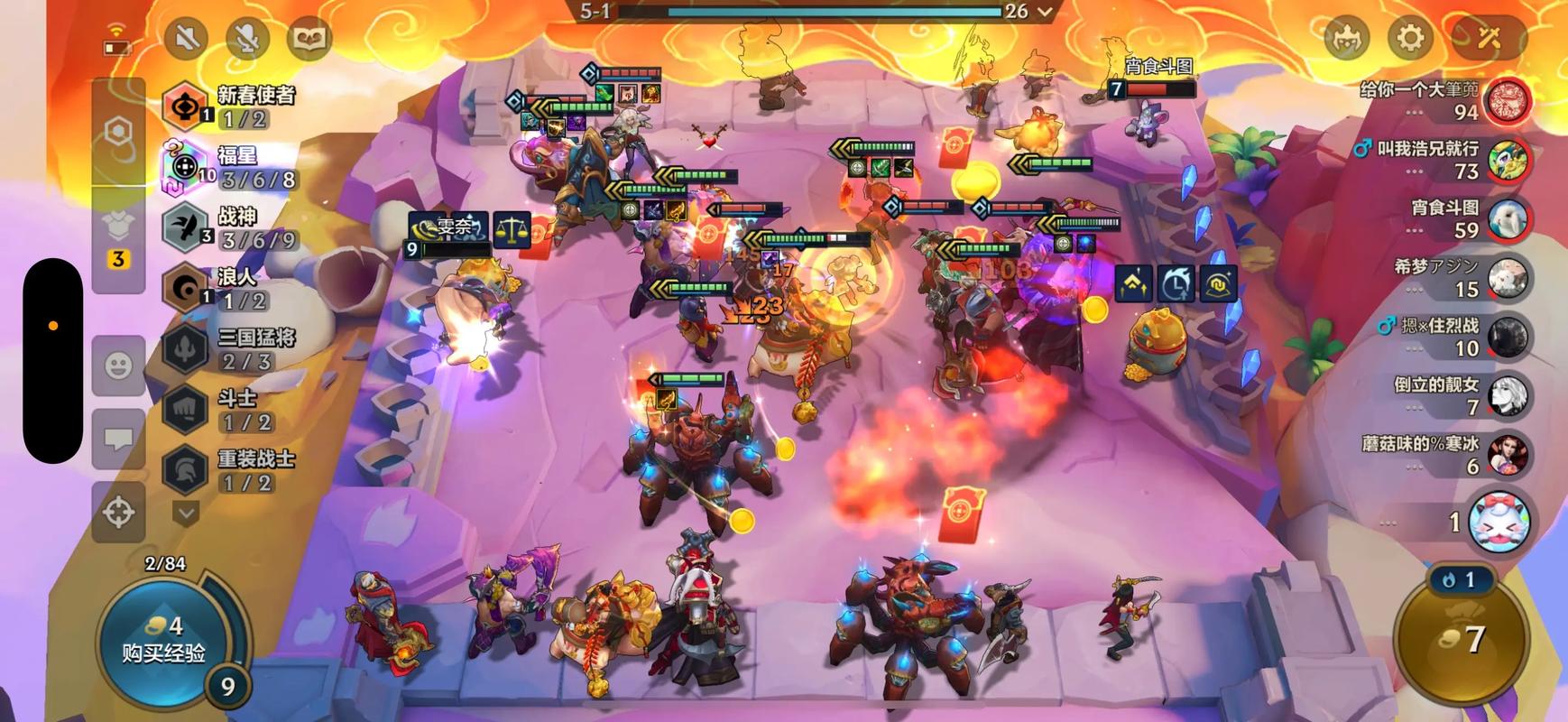The height and width of the screenshot is (722, 1568).
Task: Open the hexagon panel tab
Action: tap(119, 133)
